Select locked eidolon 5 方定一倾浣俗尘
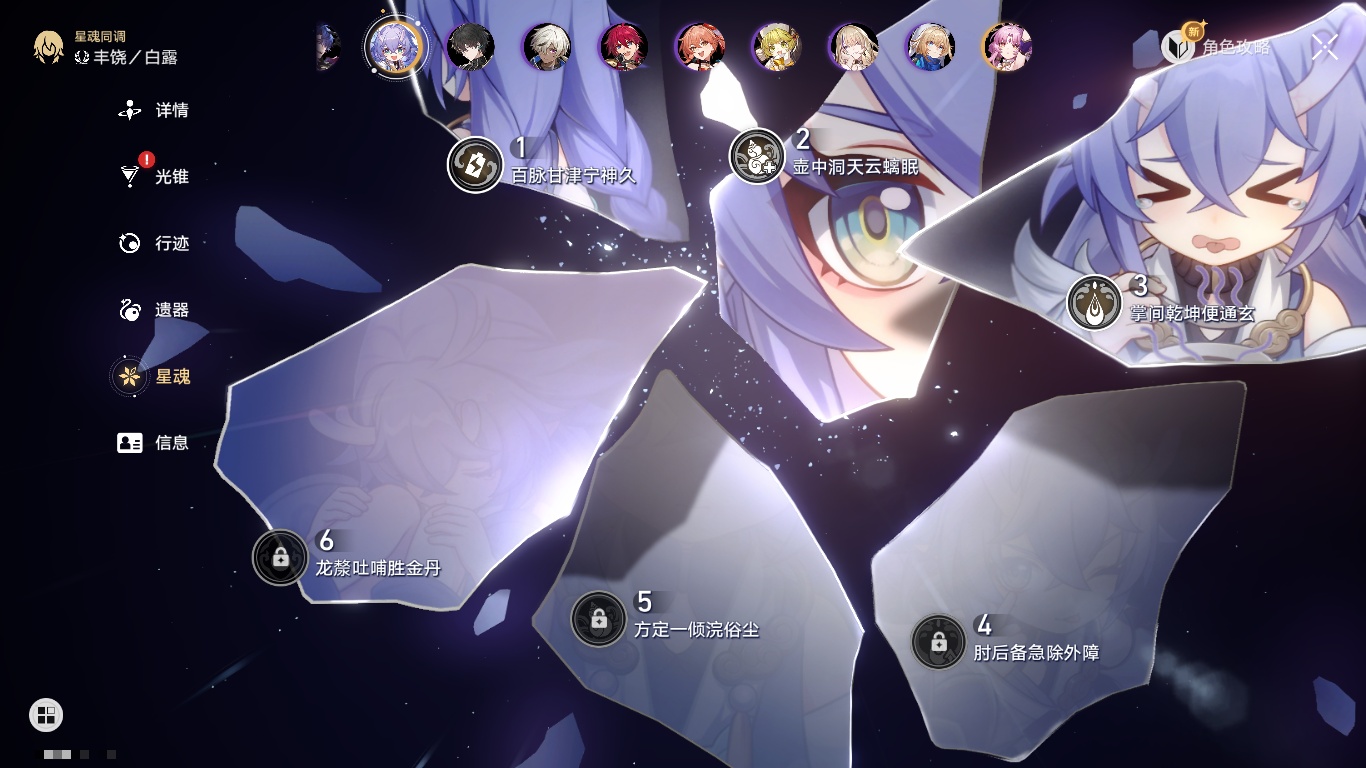 [599, 618]
